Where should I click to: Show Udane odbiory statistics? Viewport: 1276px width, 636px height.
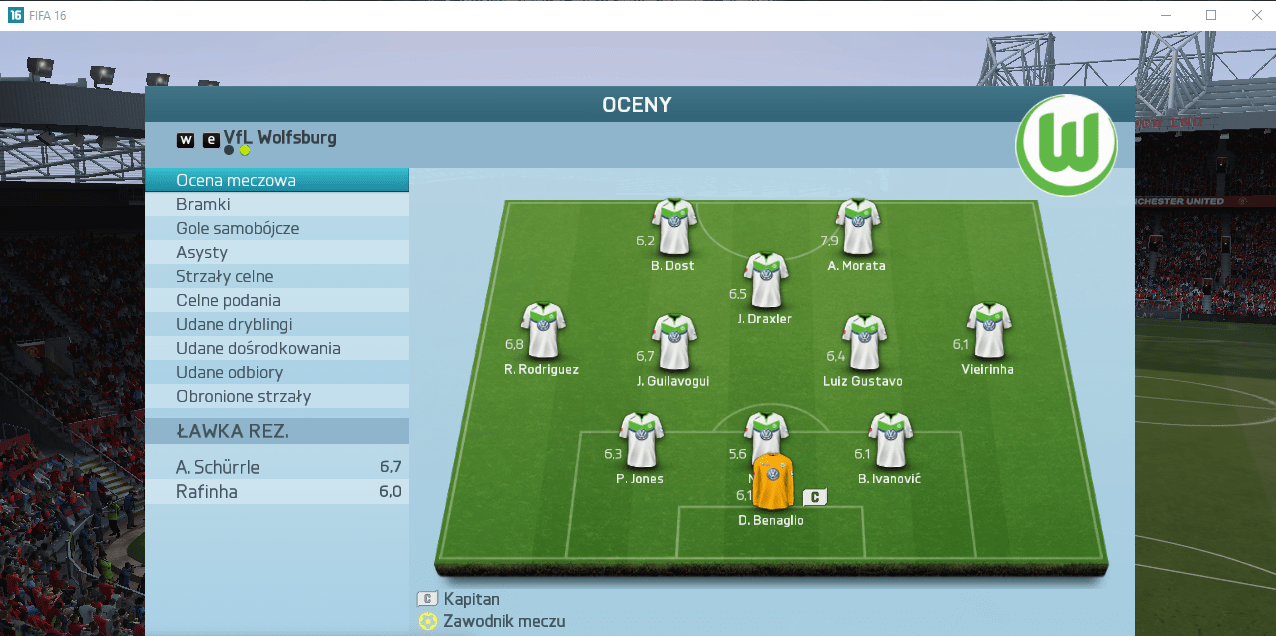pos(277,373)
